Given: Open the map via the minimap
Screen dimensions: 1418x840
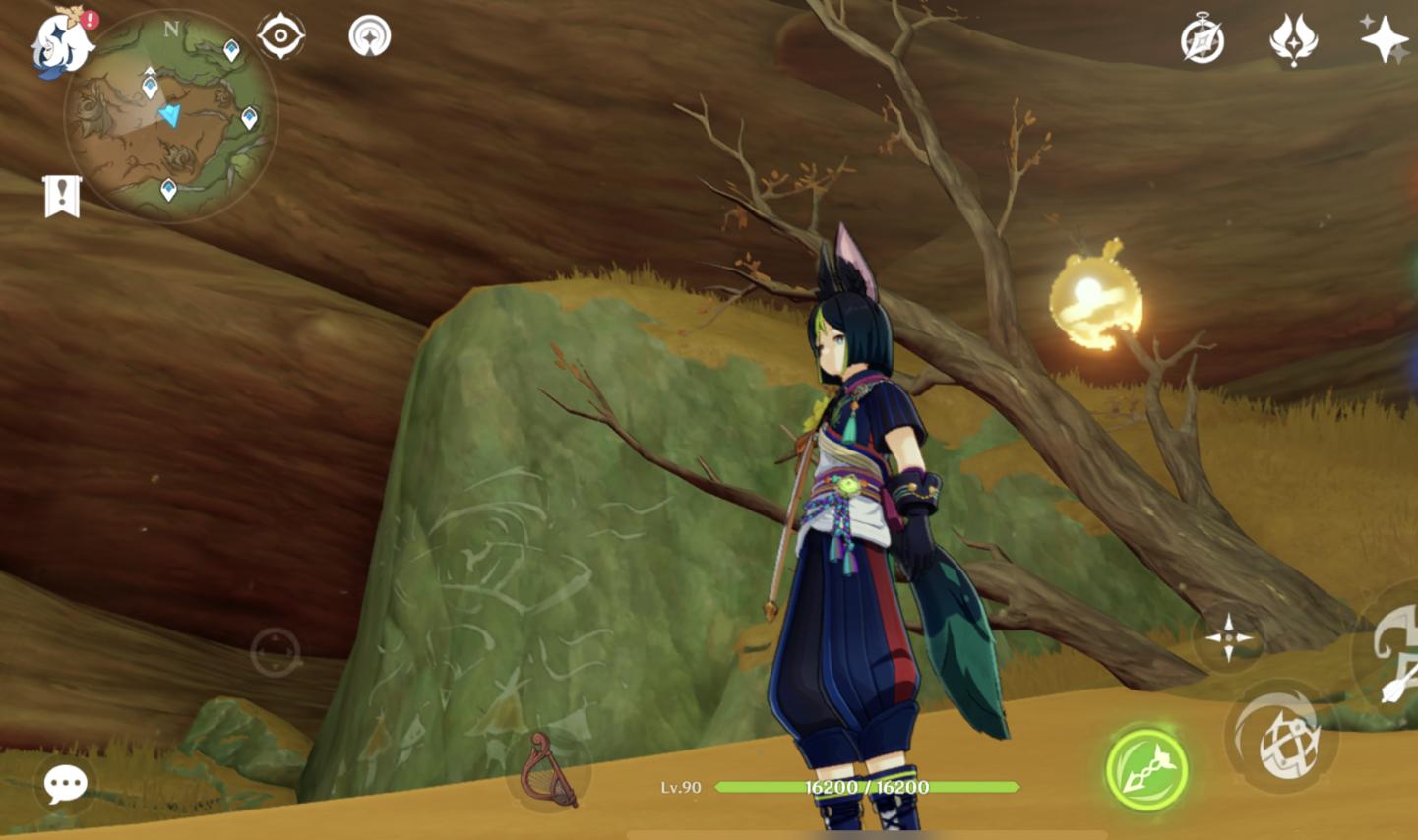Looking at the screenshot, I should (171, 117).
